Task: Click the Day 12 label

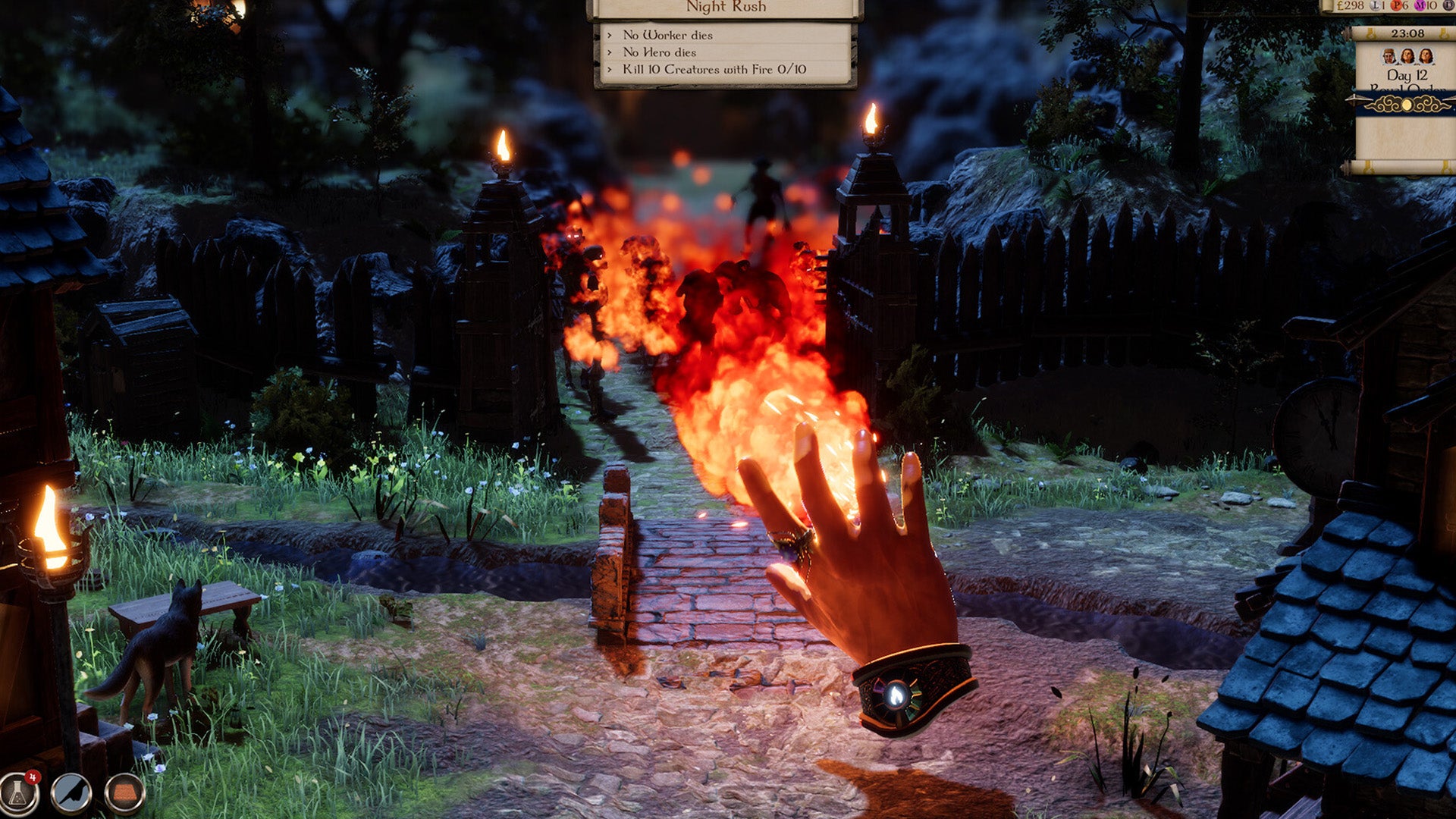Action: tap(1408, 74)
